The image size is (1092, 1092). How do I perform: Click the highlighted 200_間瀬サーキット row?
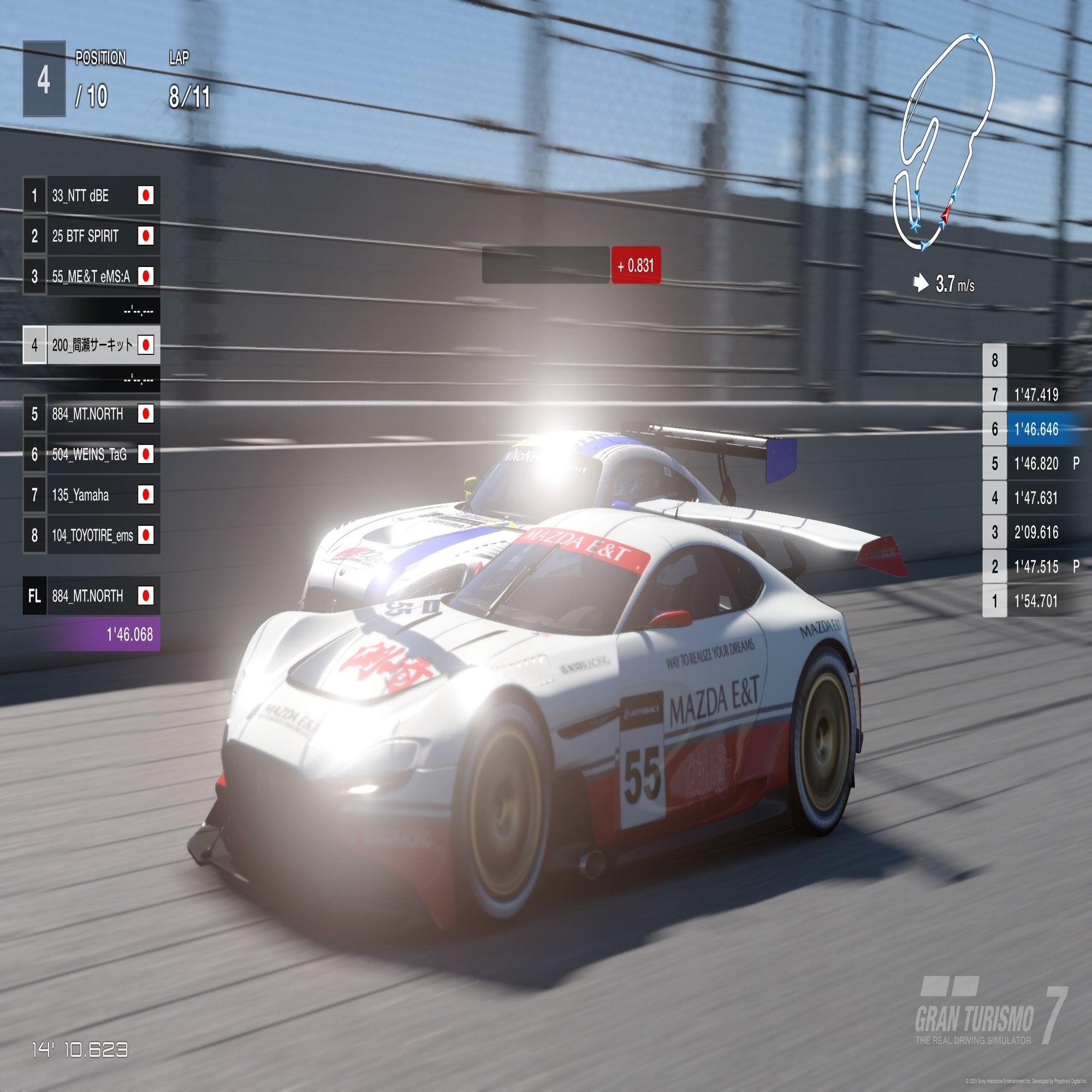tap(92, 345)
